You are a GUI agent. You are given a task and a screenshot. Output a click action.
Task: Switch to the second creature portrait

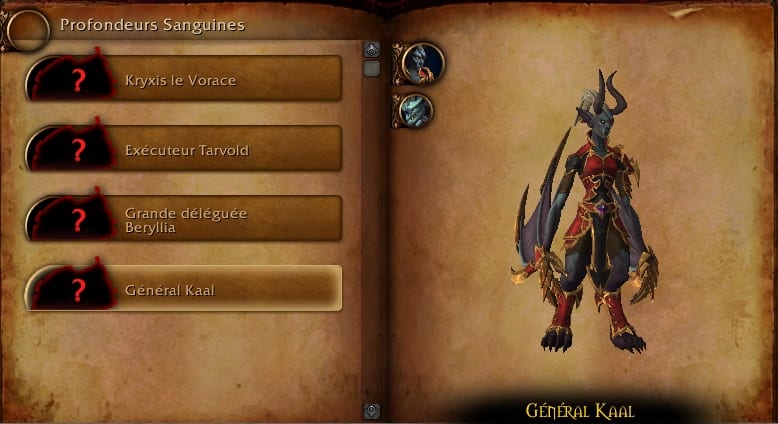[415, 110]
